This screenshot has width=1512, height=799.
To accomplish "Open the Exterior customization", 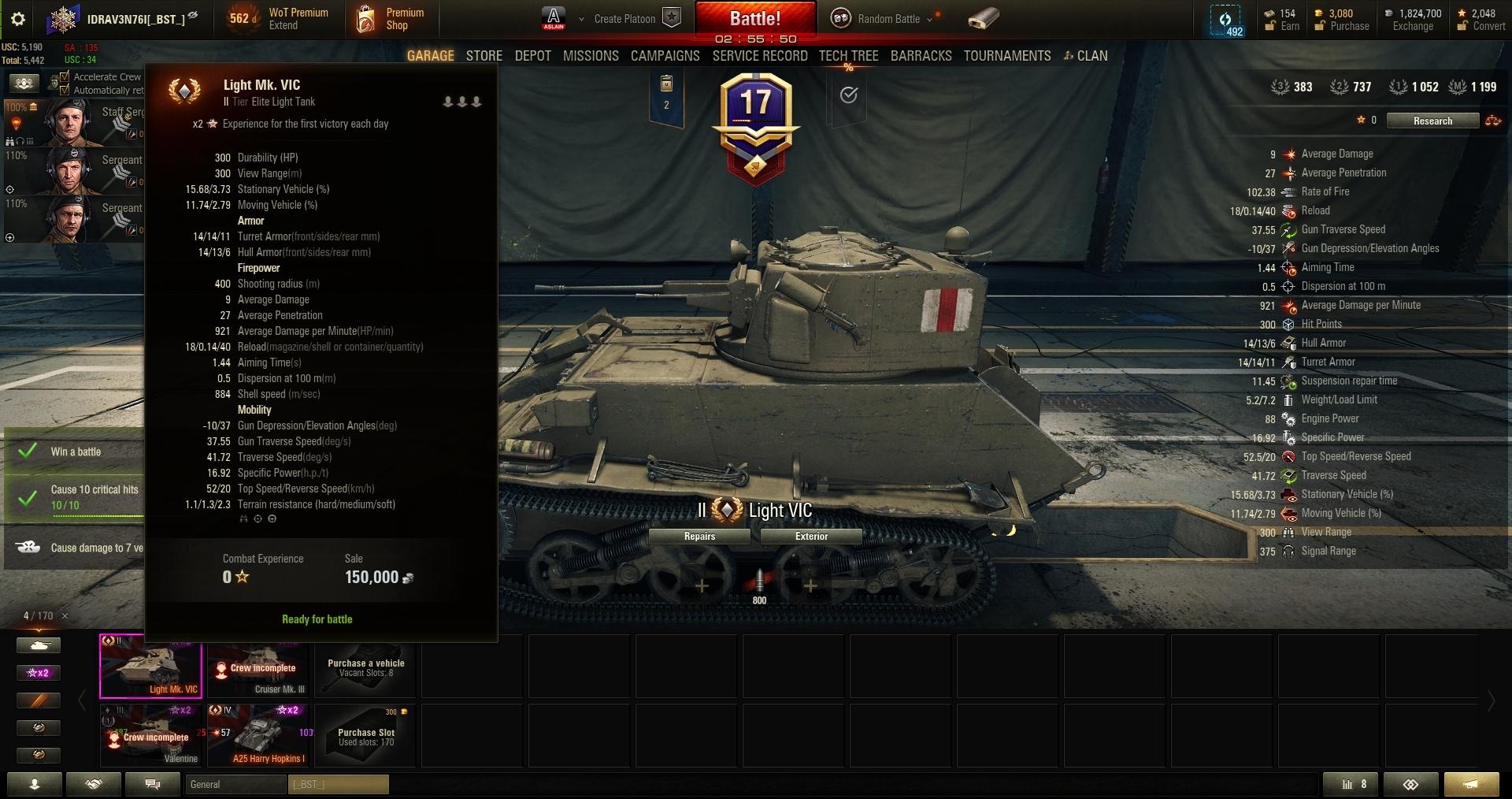I will pyautogui.click(x=811, y=537).
